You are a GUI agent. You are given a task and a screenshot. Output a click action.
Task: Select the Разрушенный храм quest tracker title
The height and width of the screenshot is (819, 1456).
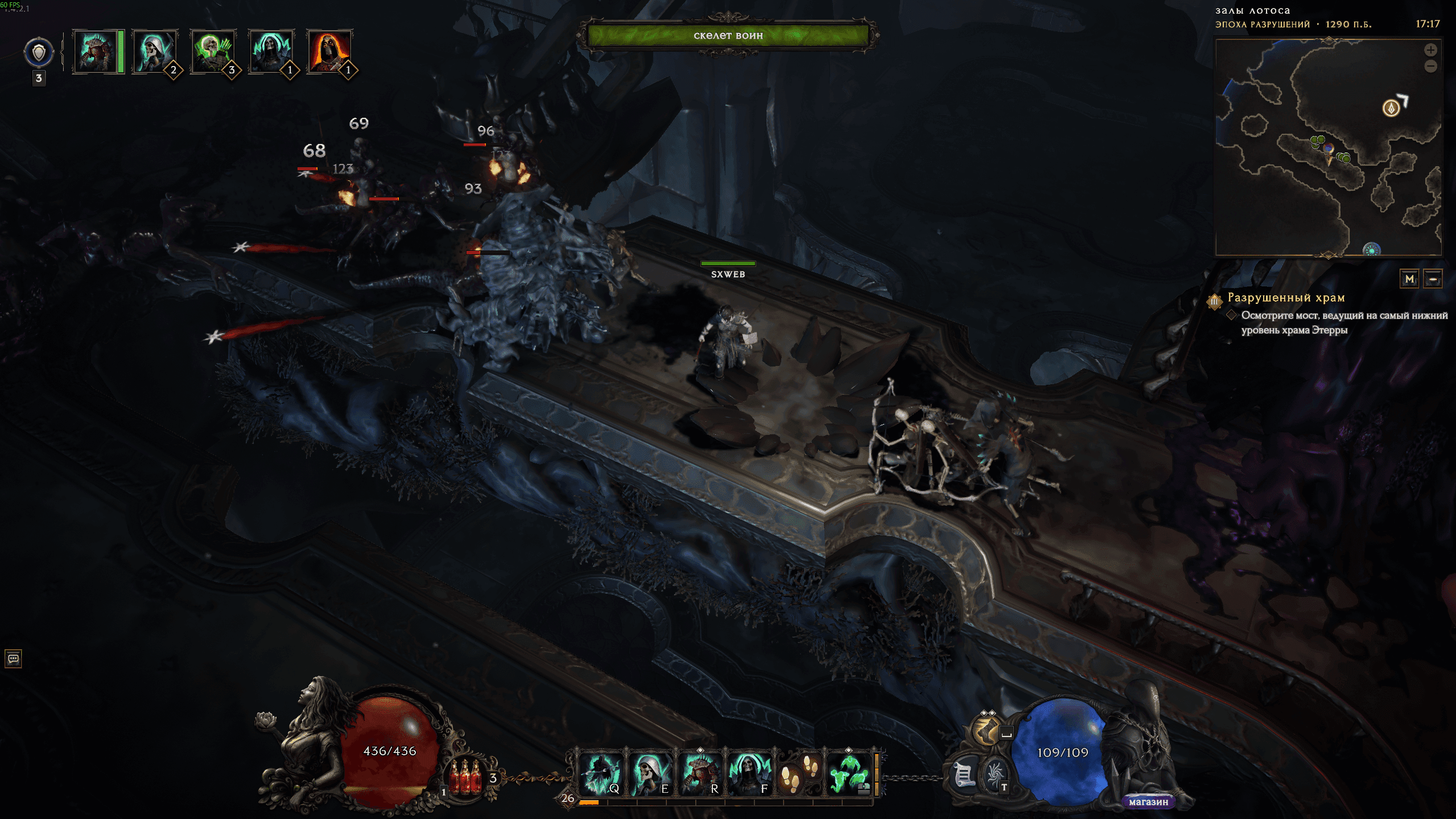1286,298
